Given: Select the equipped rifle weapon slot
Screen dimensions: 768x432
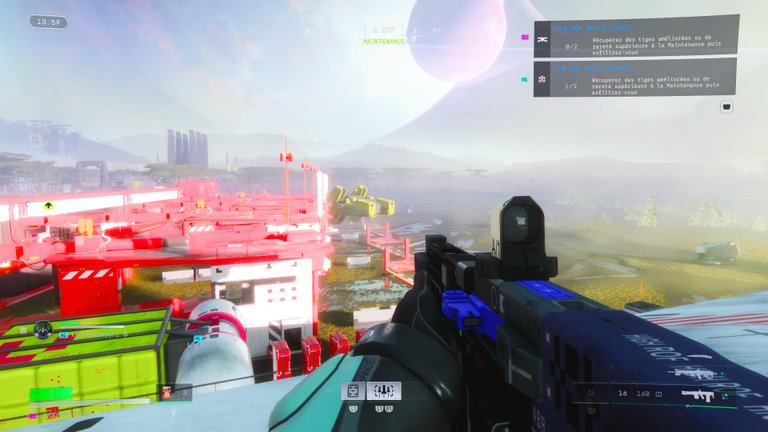Looking at the screenshot, I should tap(700, 396).
